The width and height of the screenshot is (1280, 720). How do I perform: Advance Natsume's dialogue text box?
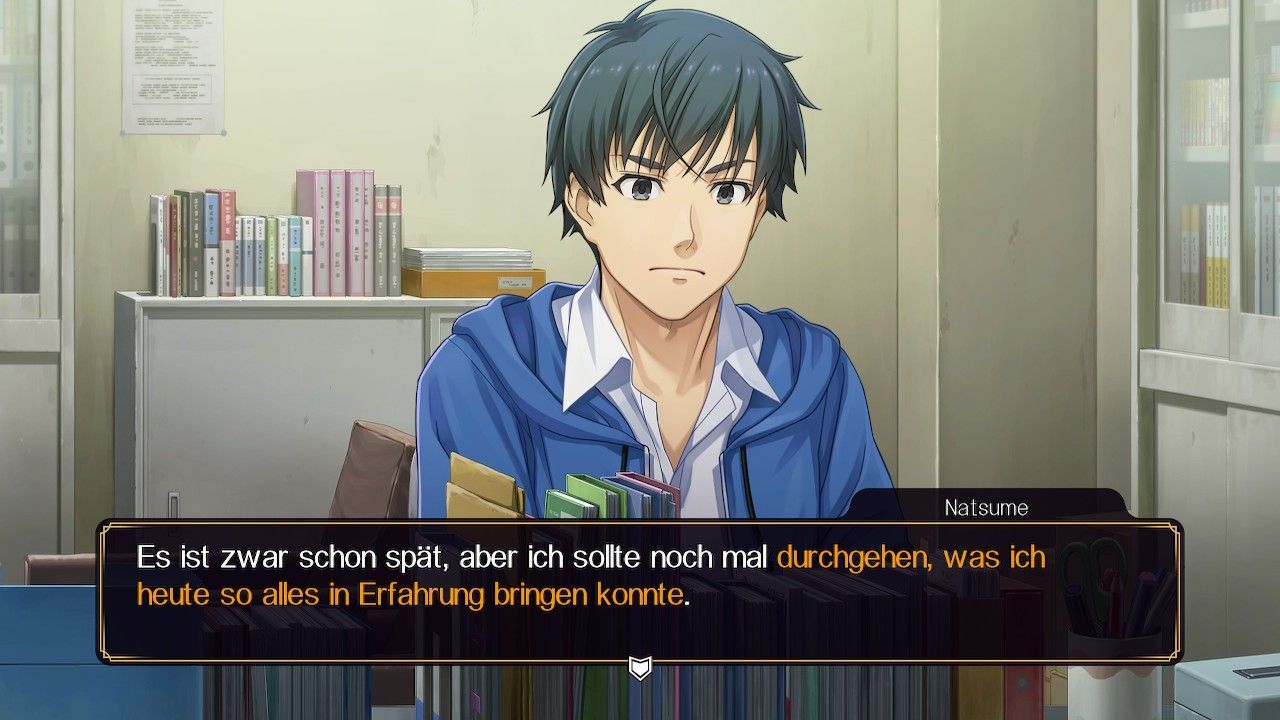pyautogui.click(x=640, y=590)
